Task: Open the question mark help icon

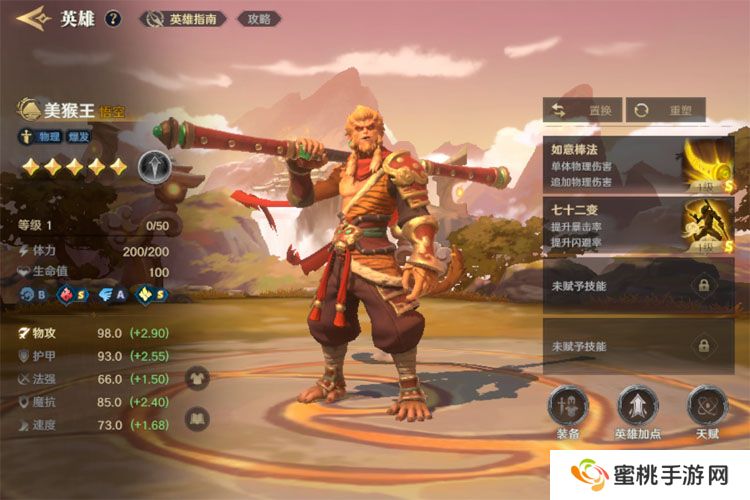Action: pyautogui.click(x=113, y=18)
